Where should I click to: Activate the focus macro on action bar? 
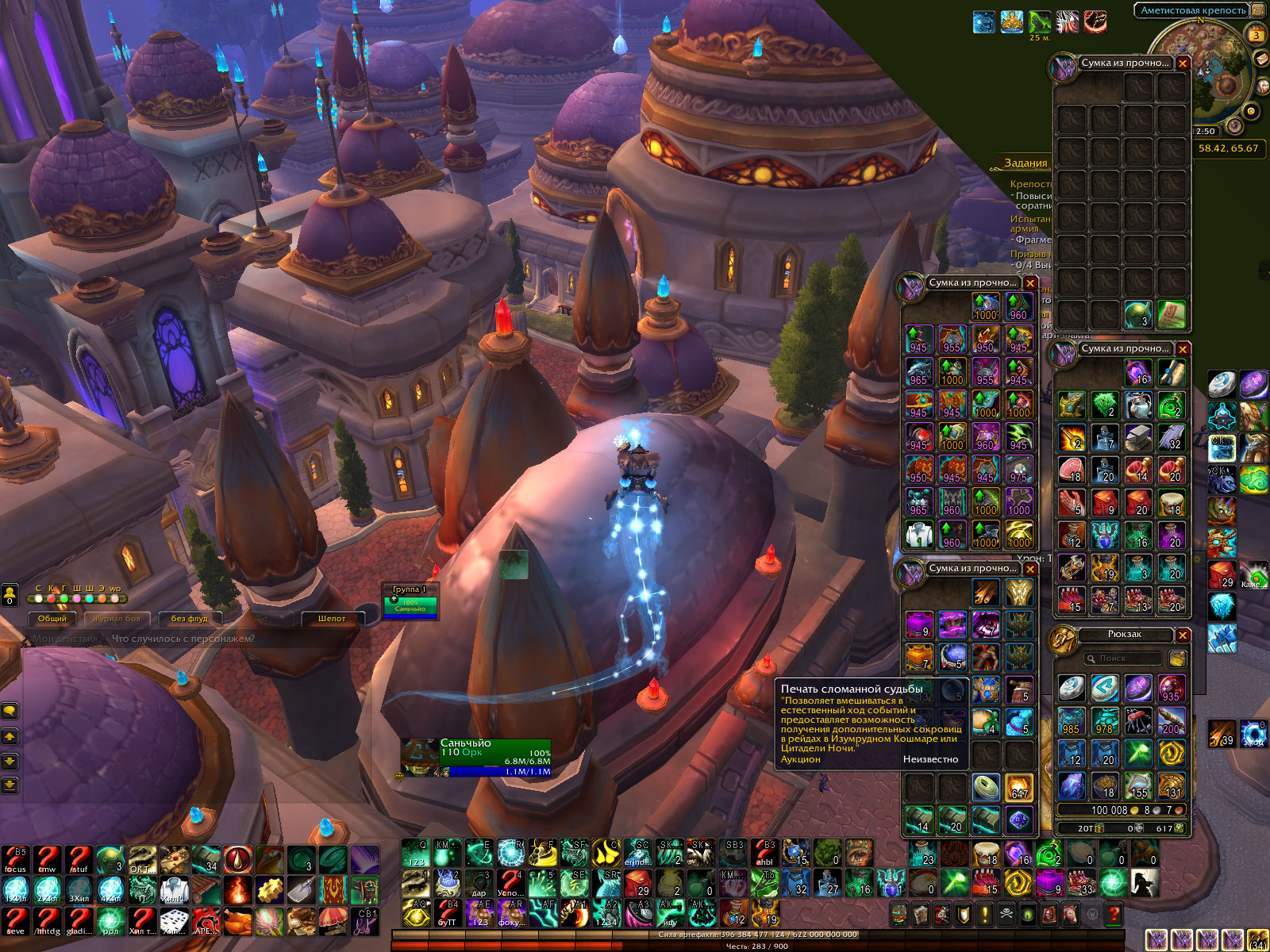click(x=16, y=859)
